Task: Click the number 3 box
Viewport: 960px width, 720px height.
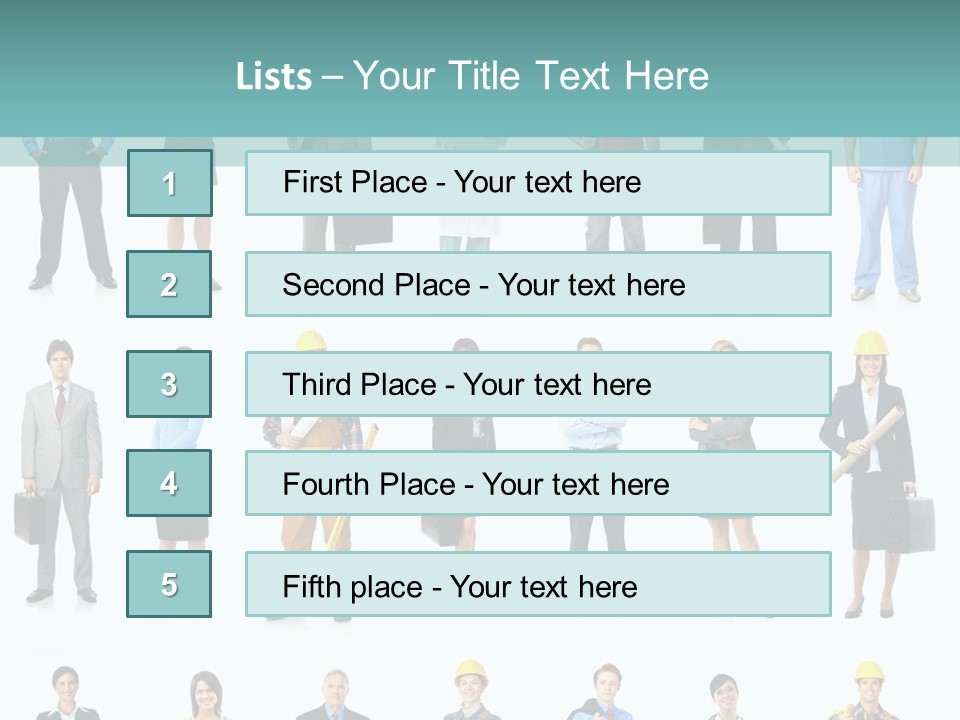Action: tap(169, 384)
